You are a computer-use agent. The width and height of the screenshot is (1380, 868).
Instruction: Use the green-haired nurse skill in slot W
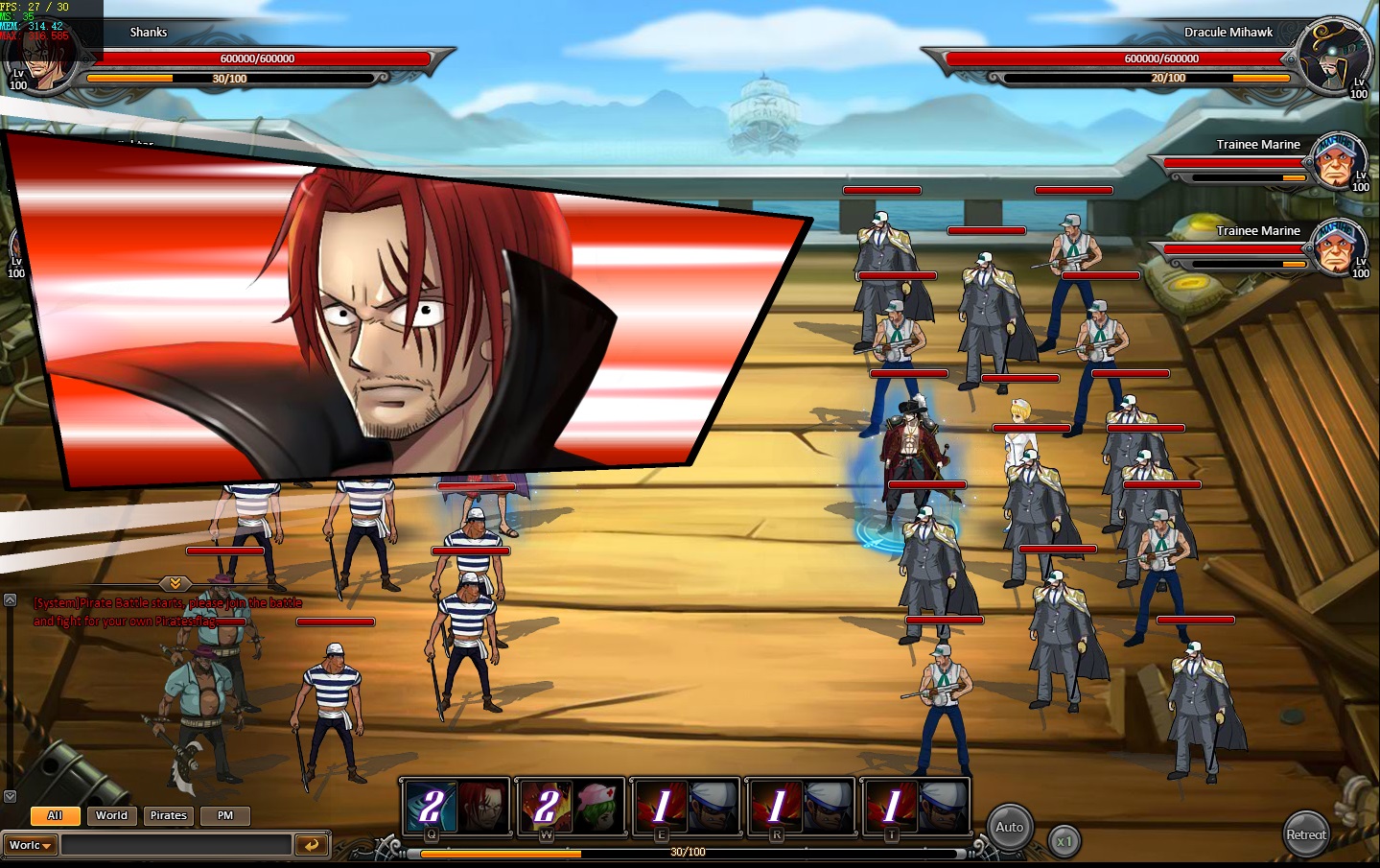571,805
